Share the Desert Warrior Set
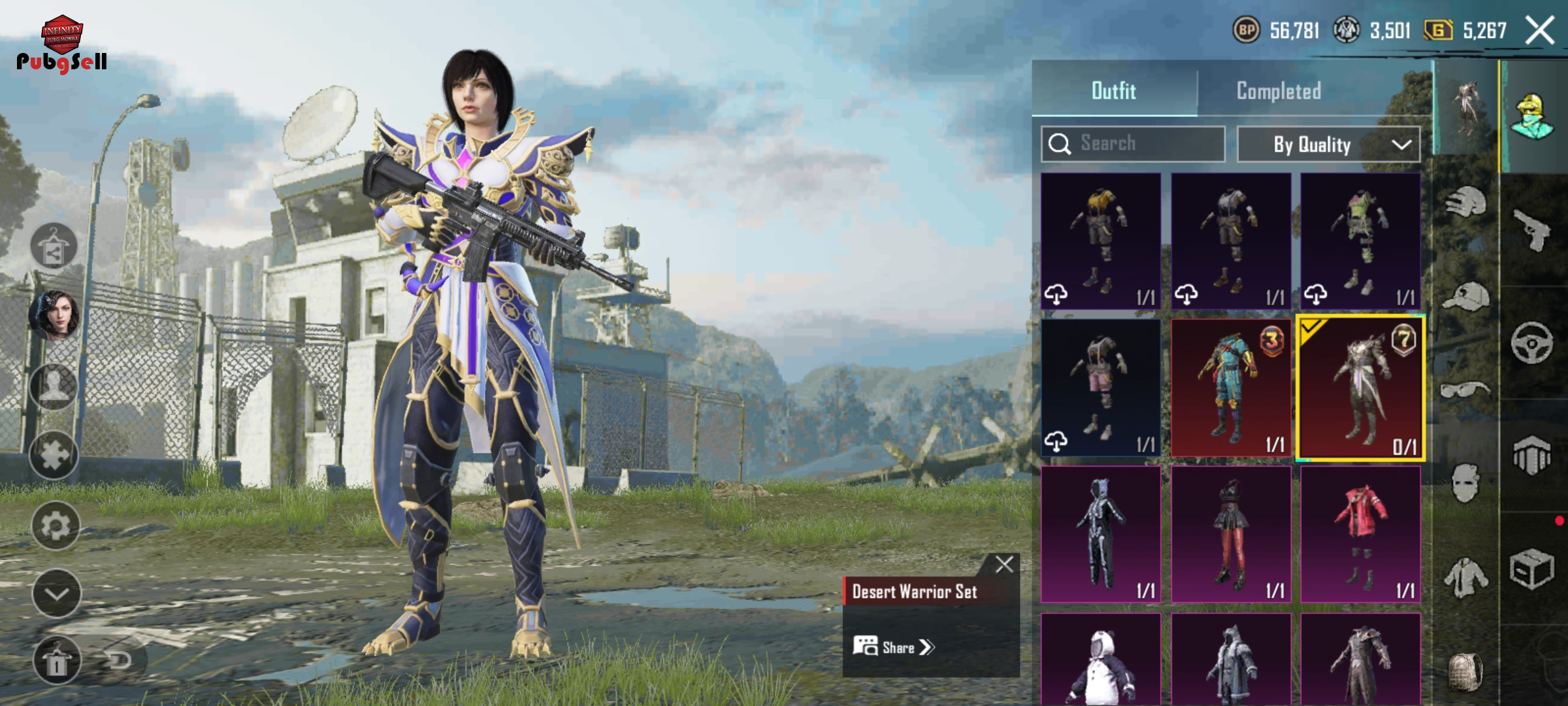Viewport: 1568px width, 706px height. click(x=894, y=647)
